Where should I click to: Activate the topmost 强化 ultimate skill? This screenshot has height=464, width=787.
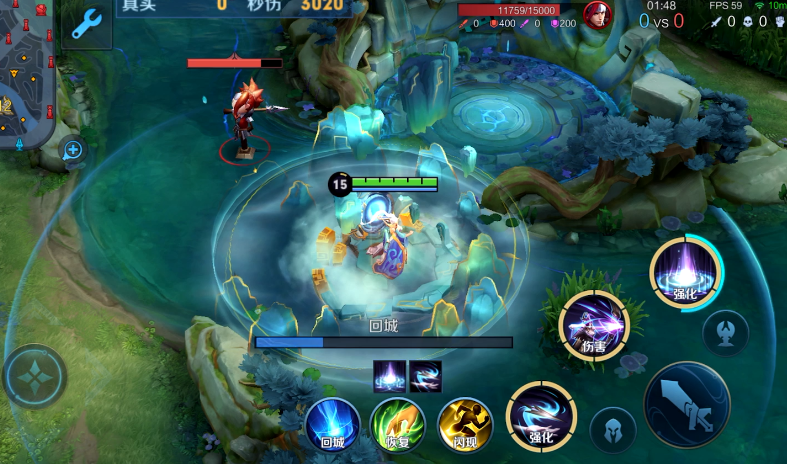tap(686, 272)
